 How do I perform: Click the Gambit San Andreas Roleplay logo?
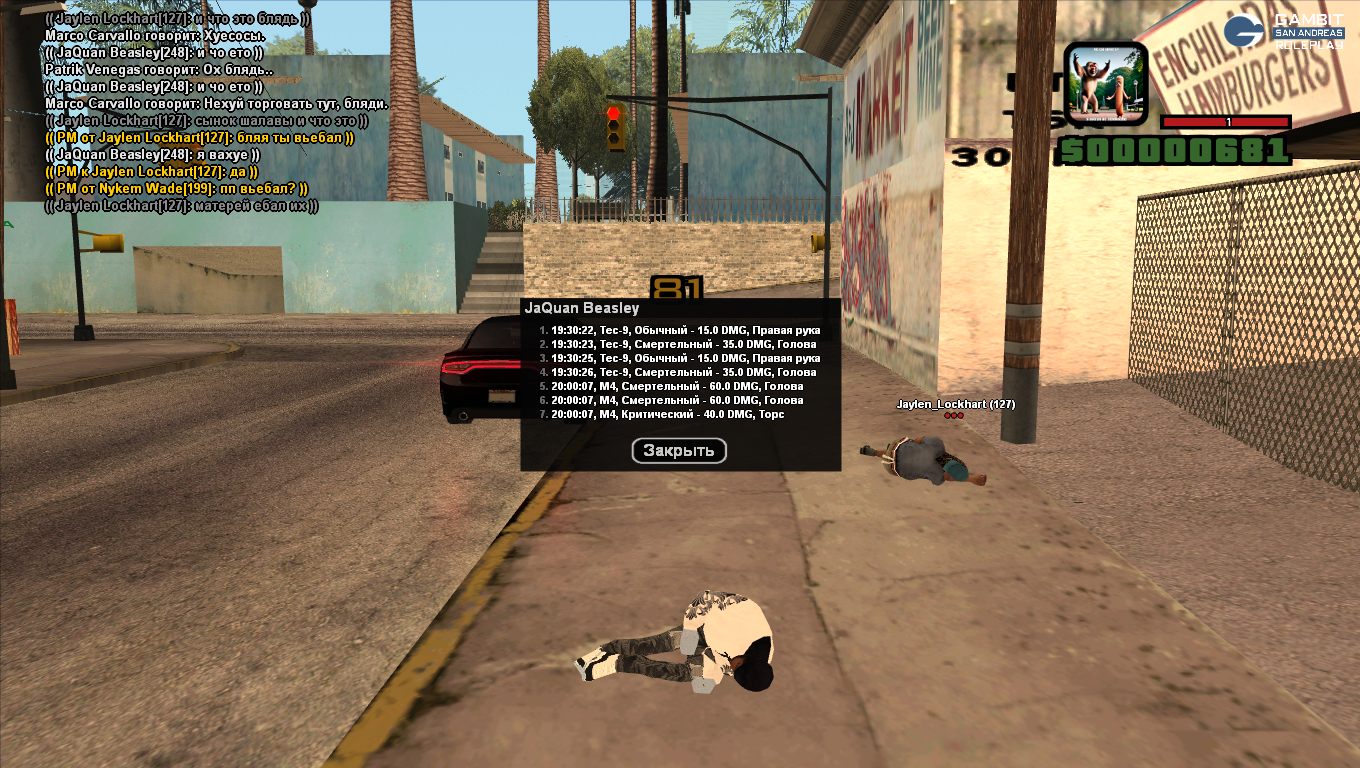(1284, 31)
